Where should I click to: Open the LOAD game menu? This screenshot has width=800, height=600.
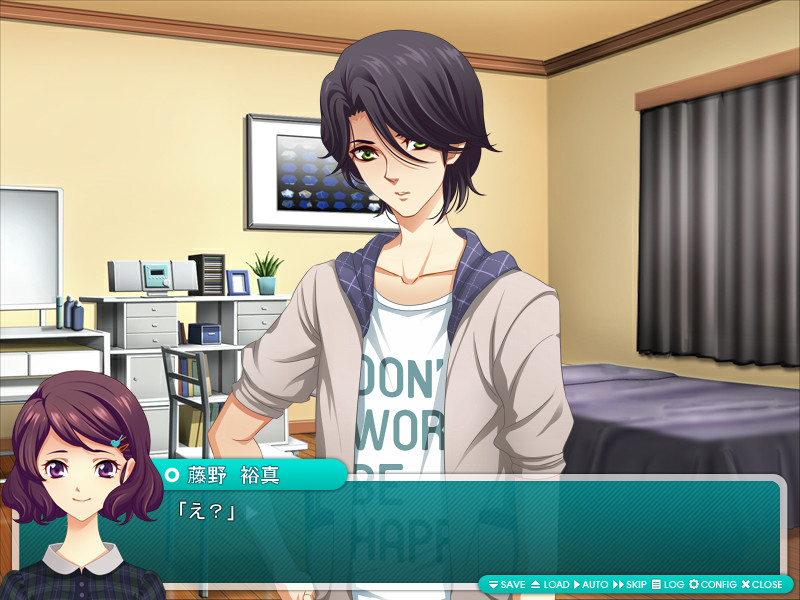pos(550,584)
